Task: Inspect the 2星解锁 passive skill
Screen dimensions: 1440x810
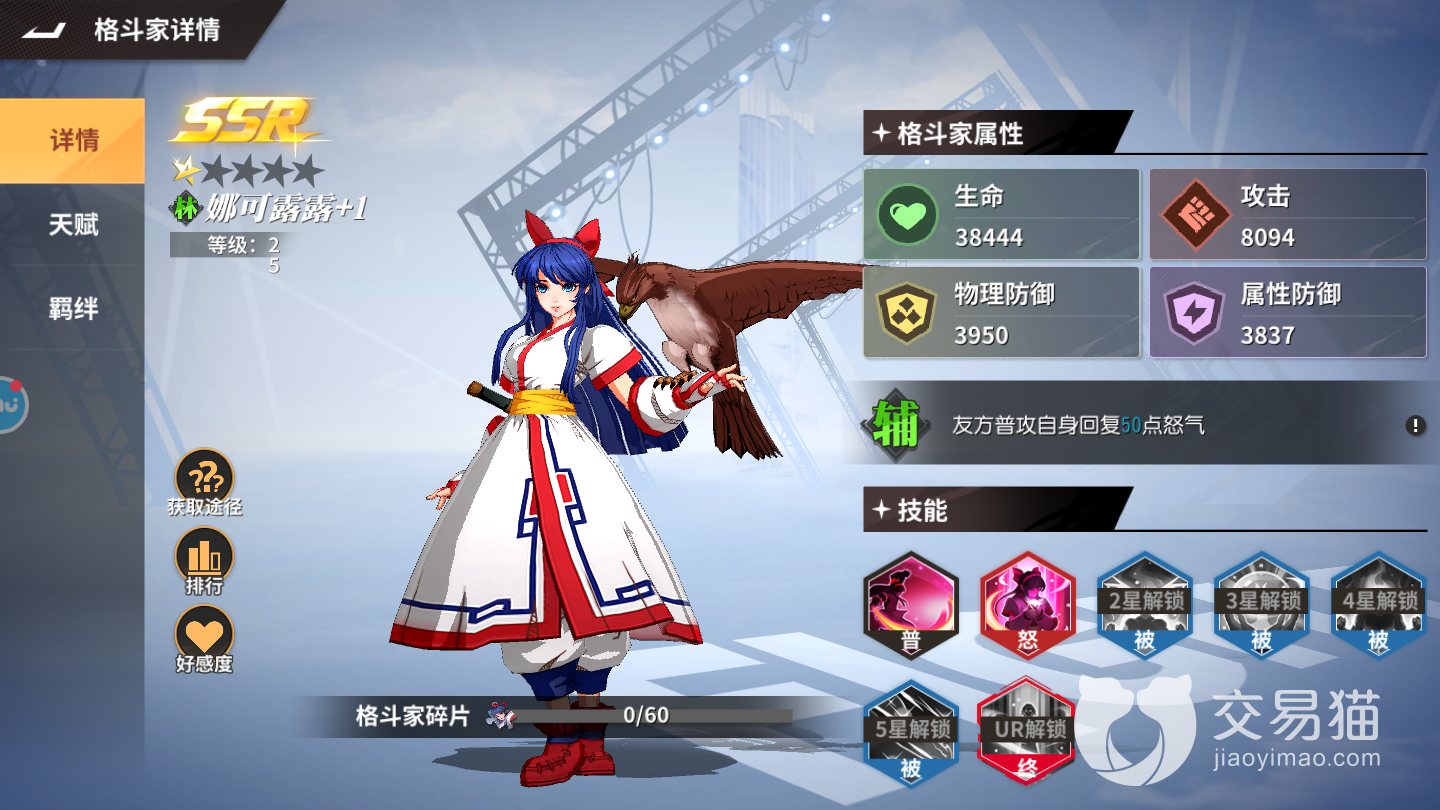Action: [x=1144, y=605]
